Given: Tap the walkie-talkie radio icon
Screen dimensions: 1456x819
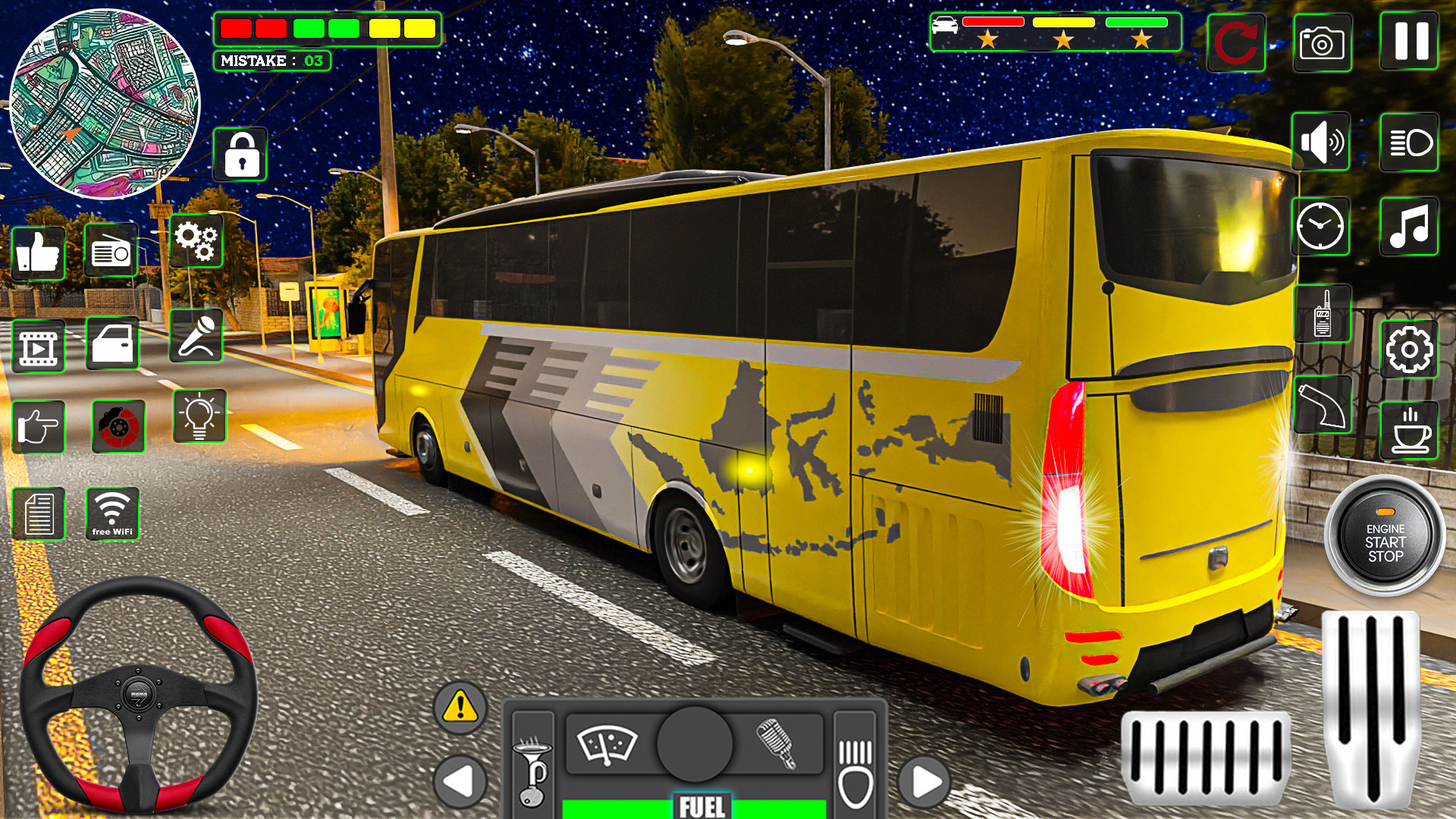Looking at the screenshot, I should click(1323, 313).
